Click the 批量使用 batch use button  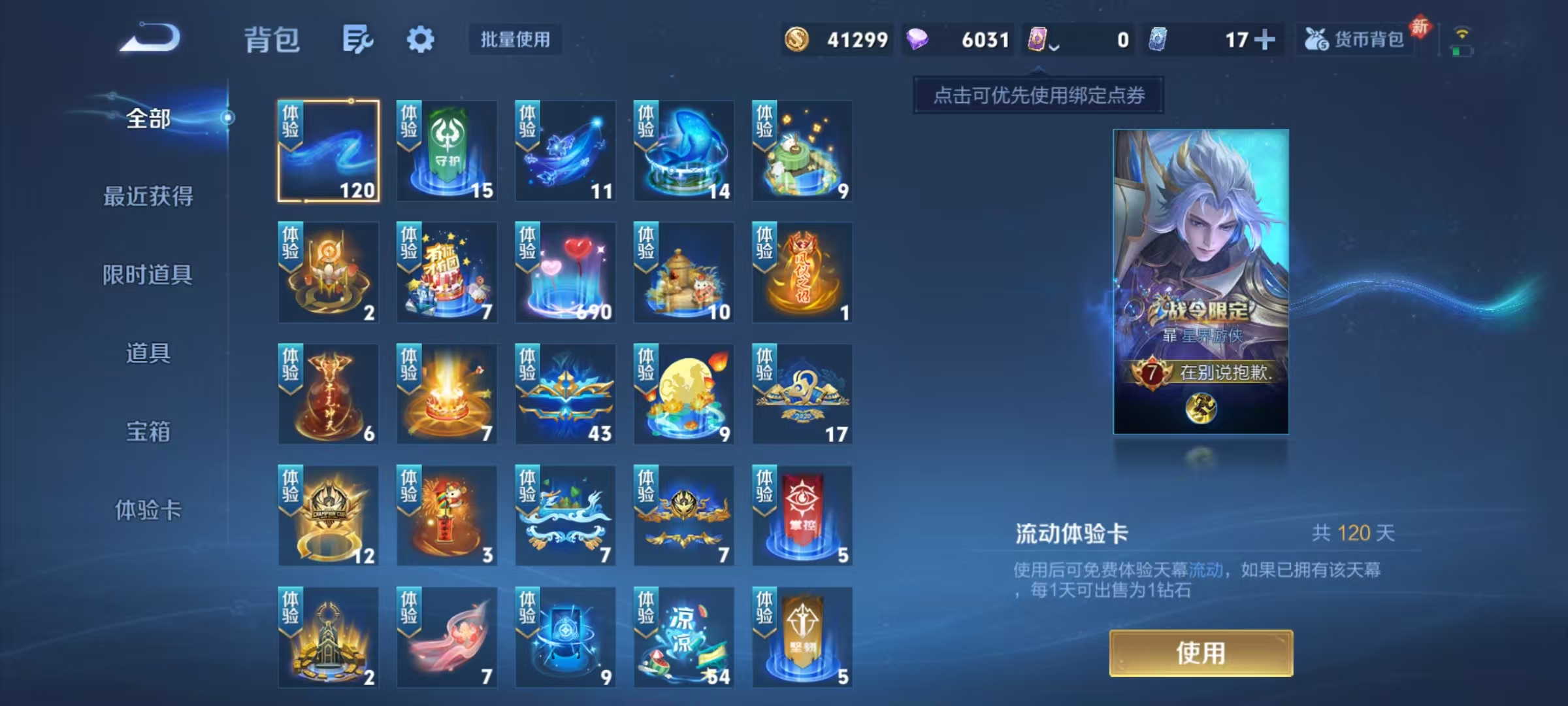515,40
